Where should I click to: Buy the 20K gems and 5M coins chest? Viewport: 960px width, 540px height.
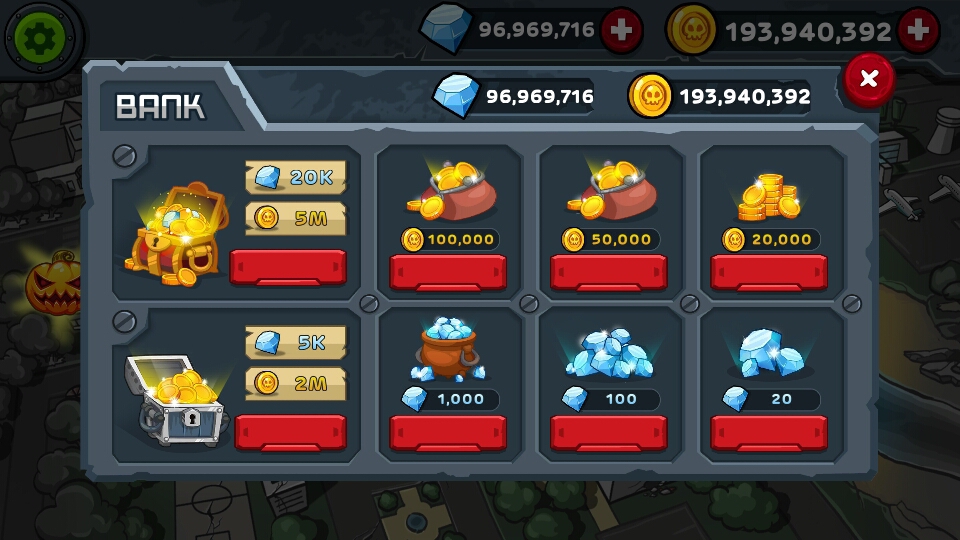click(x=288, y=268)
